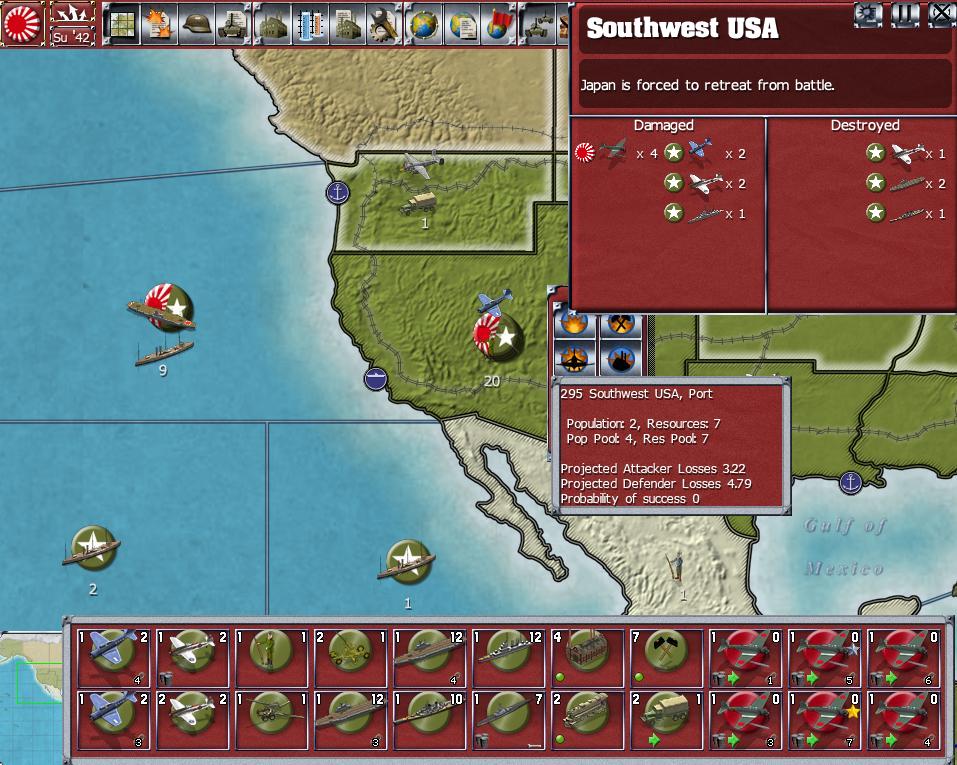Click the crossed tools icon in province panel

619,323
